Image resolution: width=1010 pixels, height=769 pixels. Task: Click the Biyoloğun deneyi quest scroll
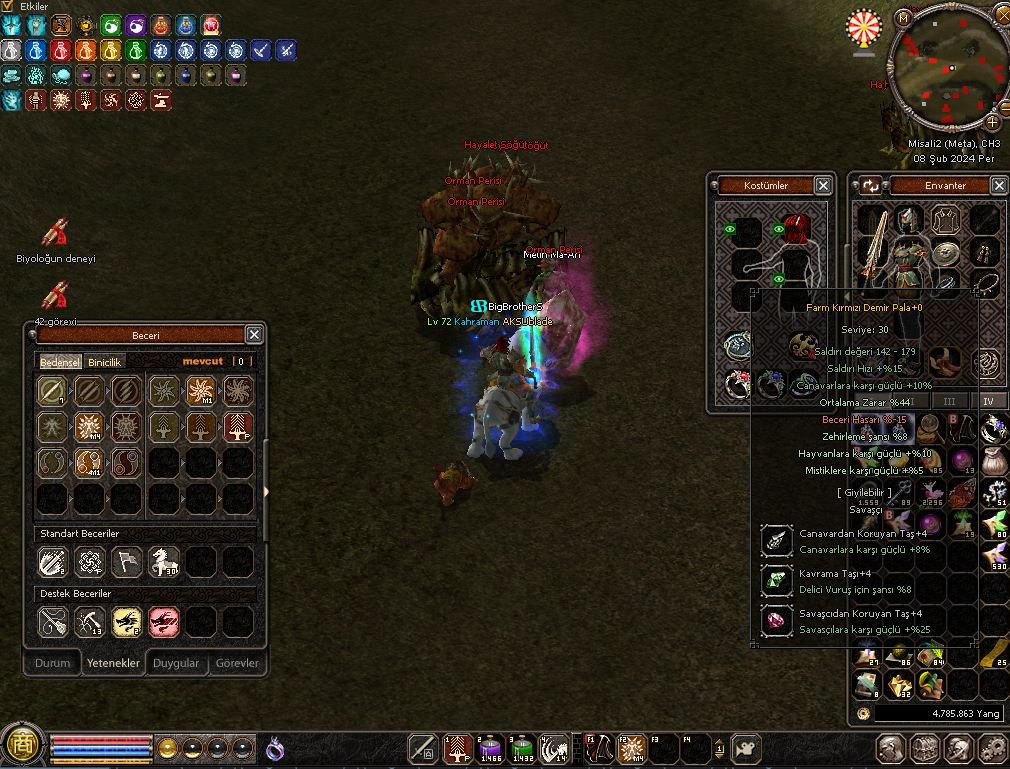pos(54,234)
